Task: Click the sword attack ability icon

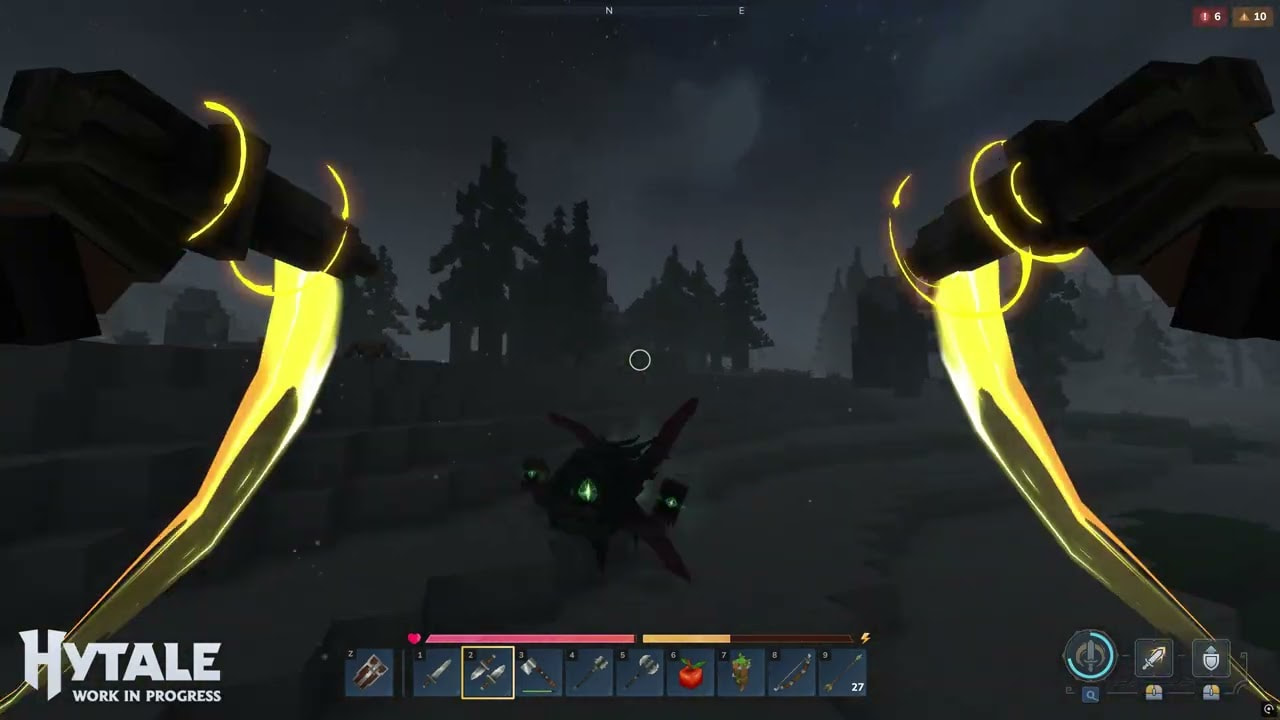Action: (x=1152, y=657)
